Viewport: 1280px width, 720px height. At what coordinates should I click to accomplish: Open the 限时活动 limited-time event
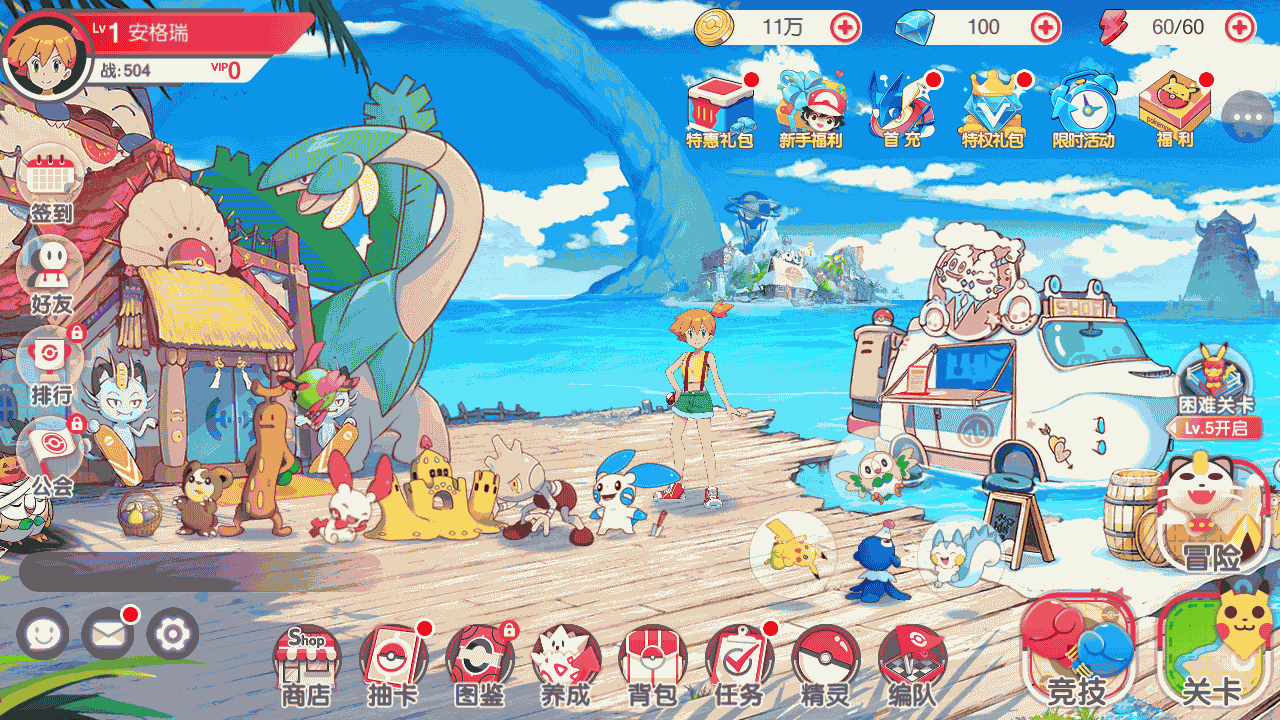(1083, 111)
